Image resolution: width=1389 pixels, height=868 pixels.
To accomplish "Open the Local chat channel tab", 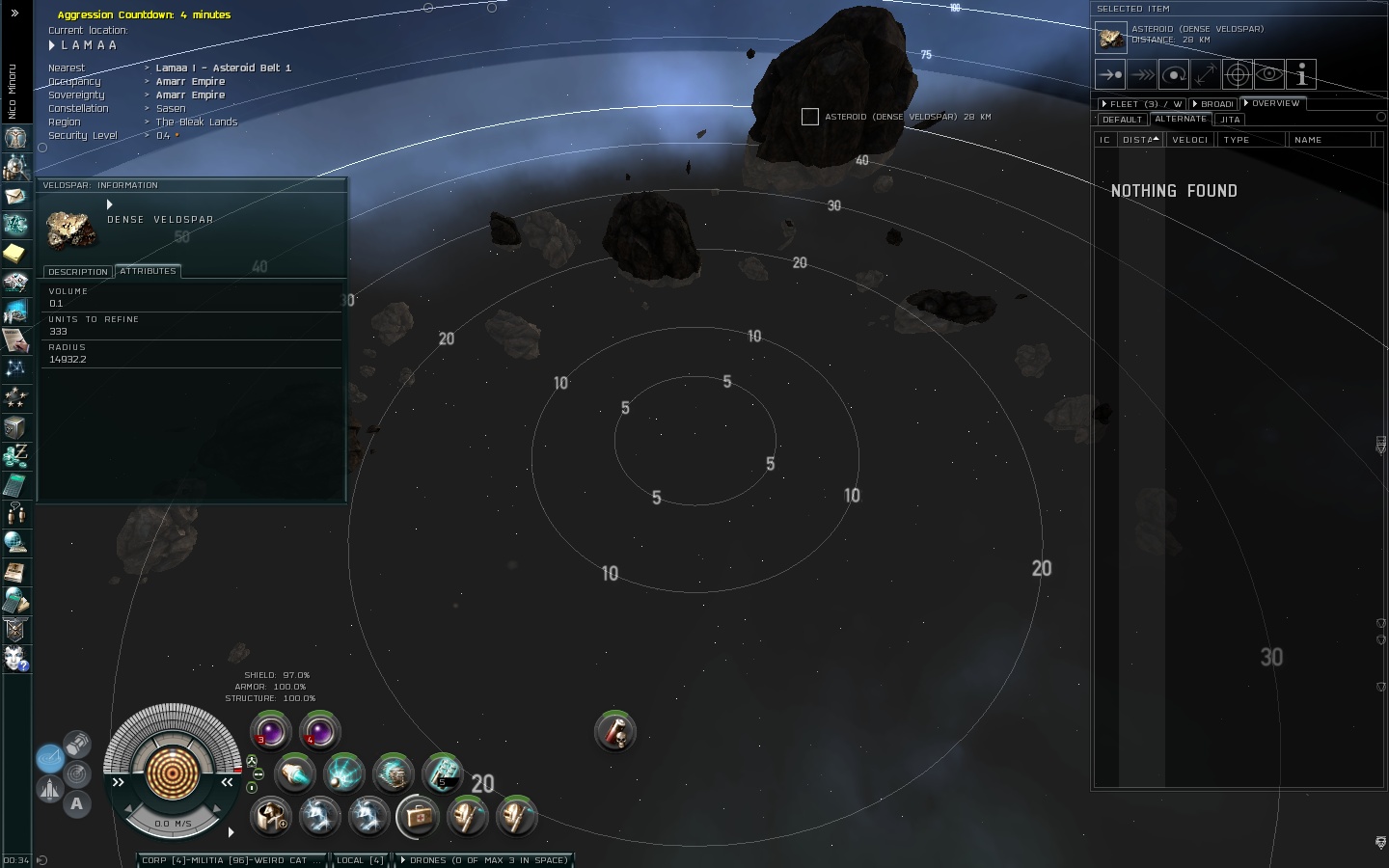I will click(x=359, y=860).
